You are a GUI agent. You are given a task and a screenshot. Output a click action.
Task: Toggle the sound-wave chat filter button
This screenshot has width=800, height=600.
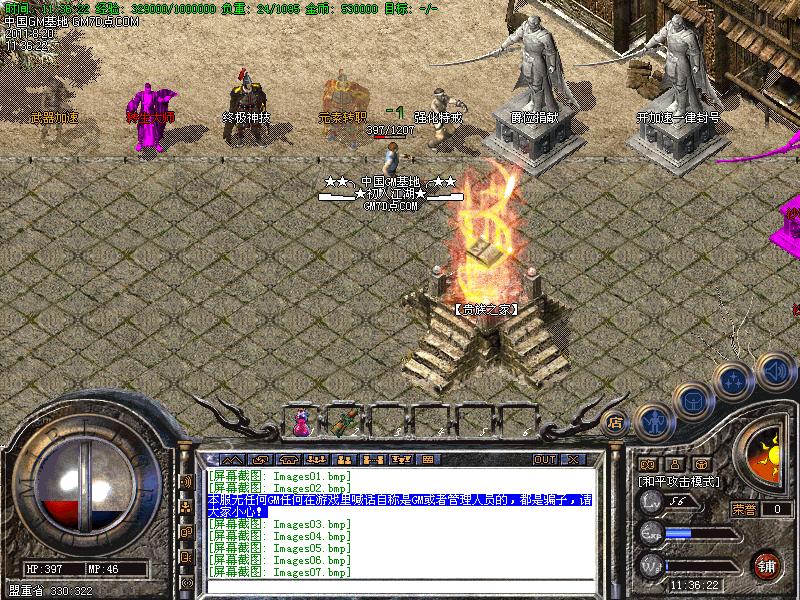tap(186, 481)
